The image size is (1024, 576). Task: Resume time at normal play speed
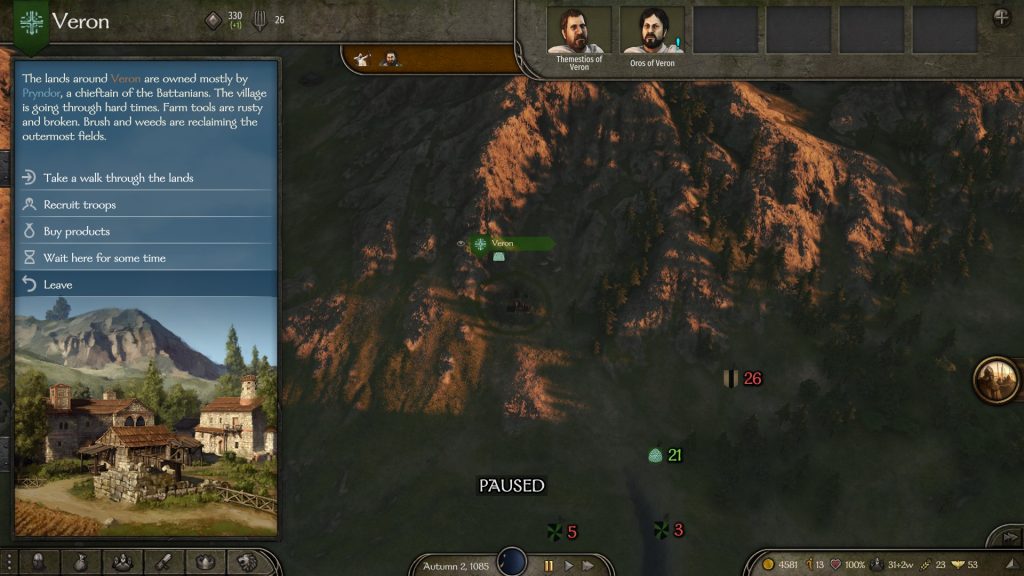pos(569,565)
